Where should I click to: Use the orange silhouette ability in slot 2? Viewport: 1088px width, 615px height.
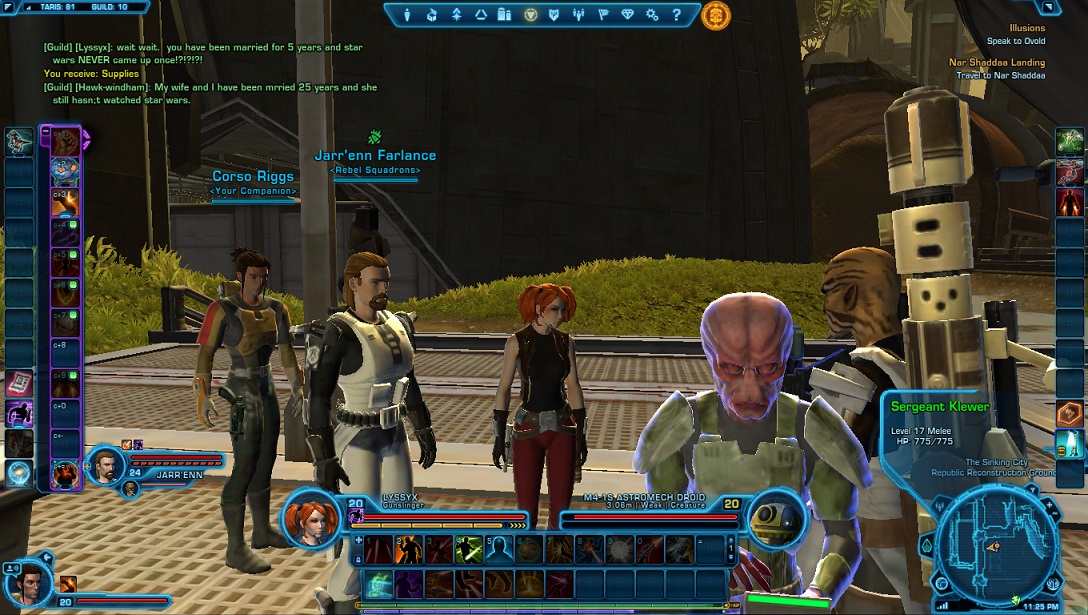coord(408,549)
